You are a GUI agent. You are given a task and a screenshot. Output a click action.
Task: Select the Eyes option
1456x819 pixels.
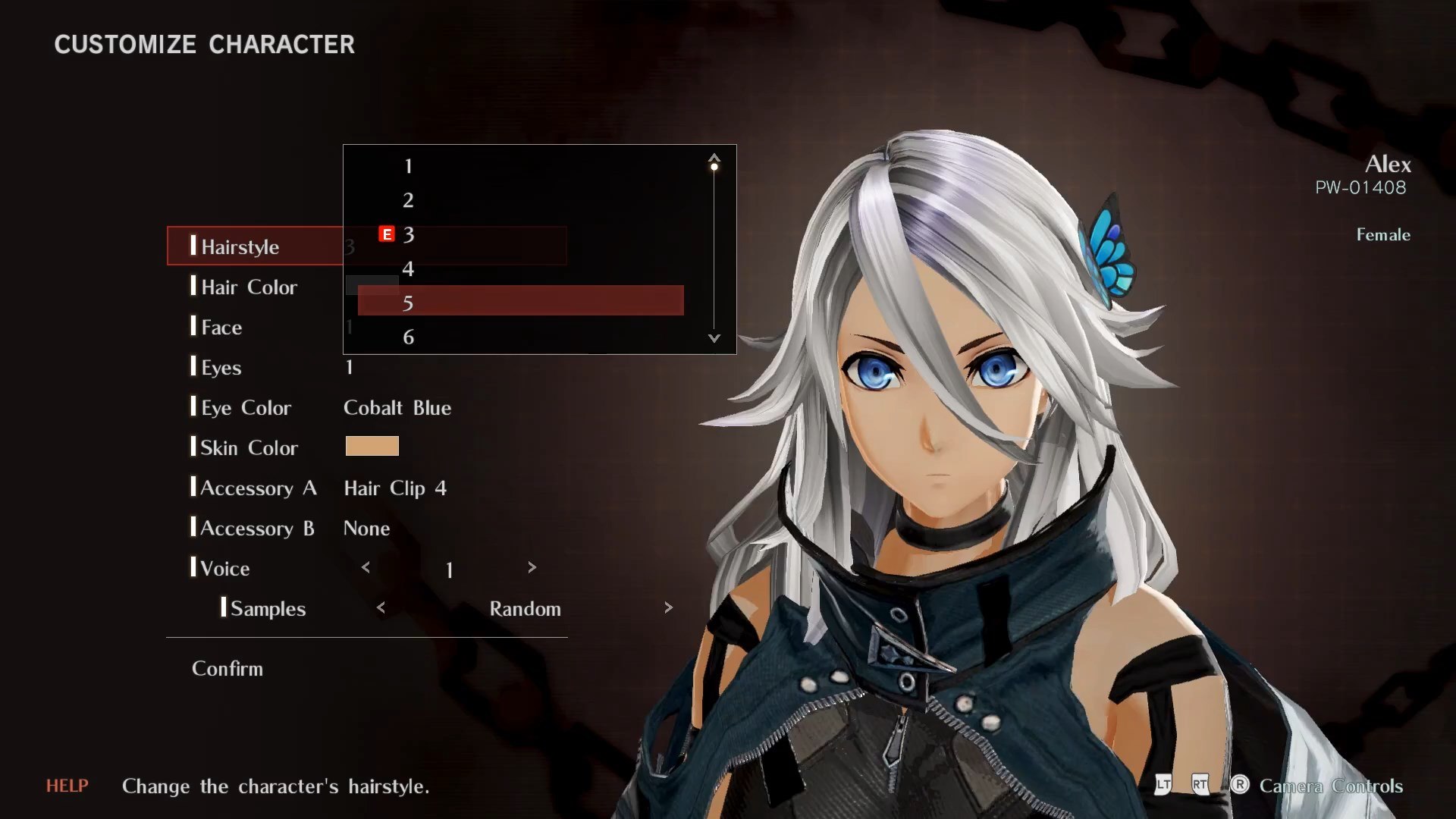(x=221, y=367)
